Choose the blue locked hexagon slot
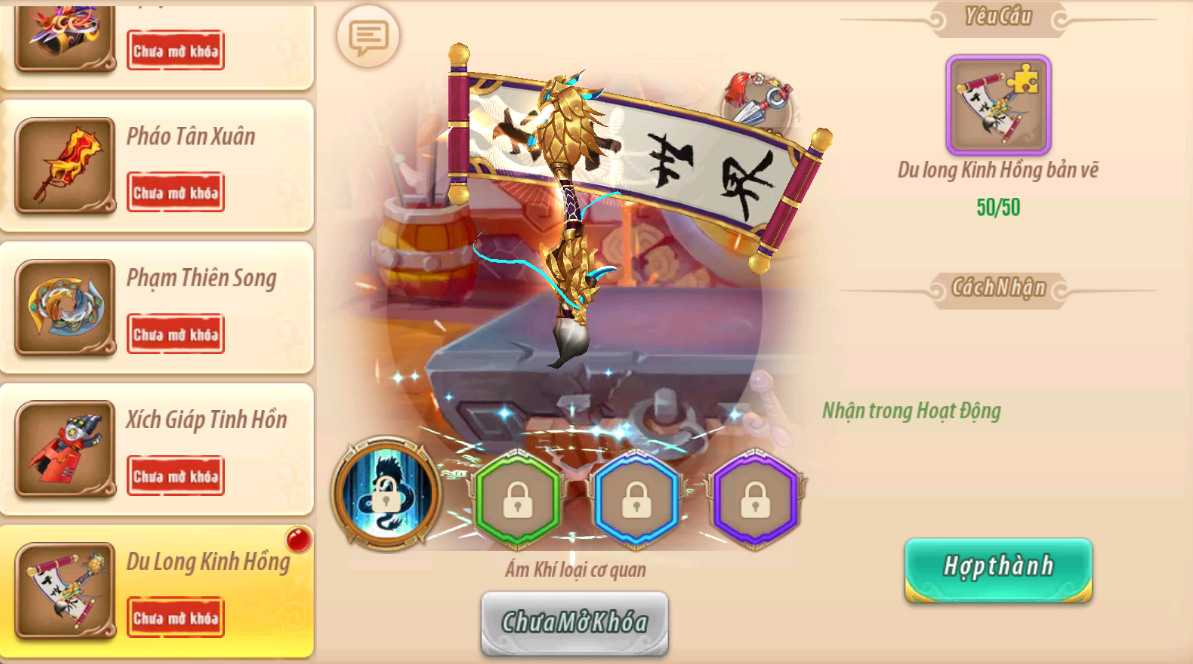 [636, 499]
